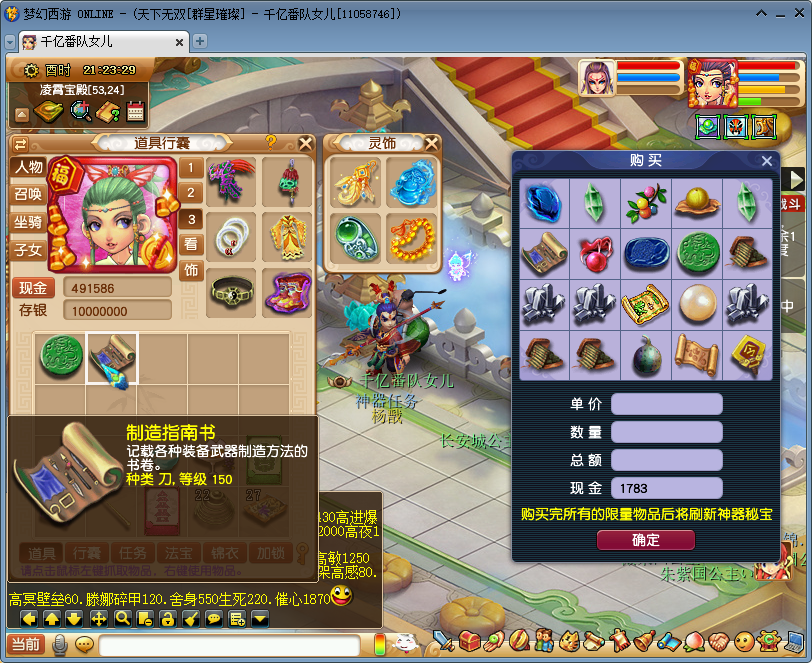Pick the white pearl in the shop

[697, 305]
